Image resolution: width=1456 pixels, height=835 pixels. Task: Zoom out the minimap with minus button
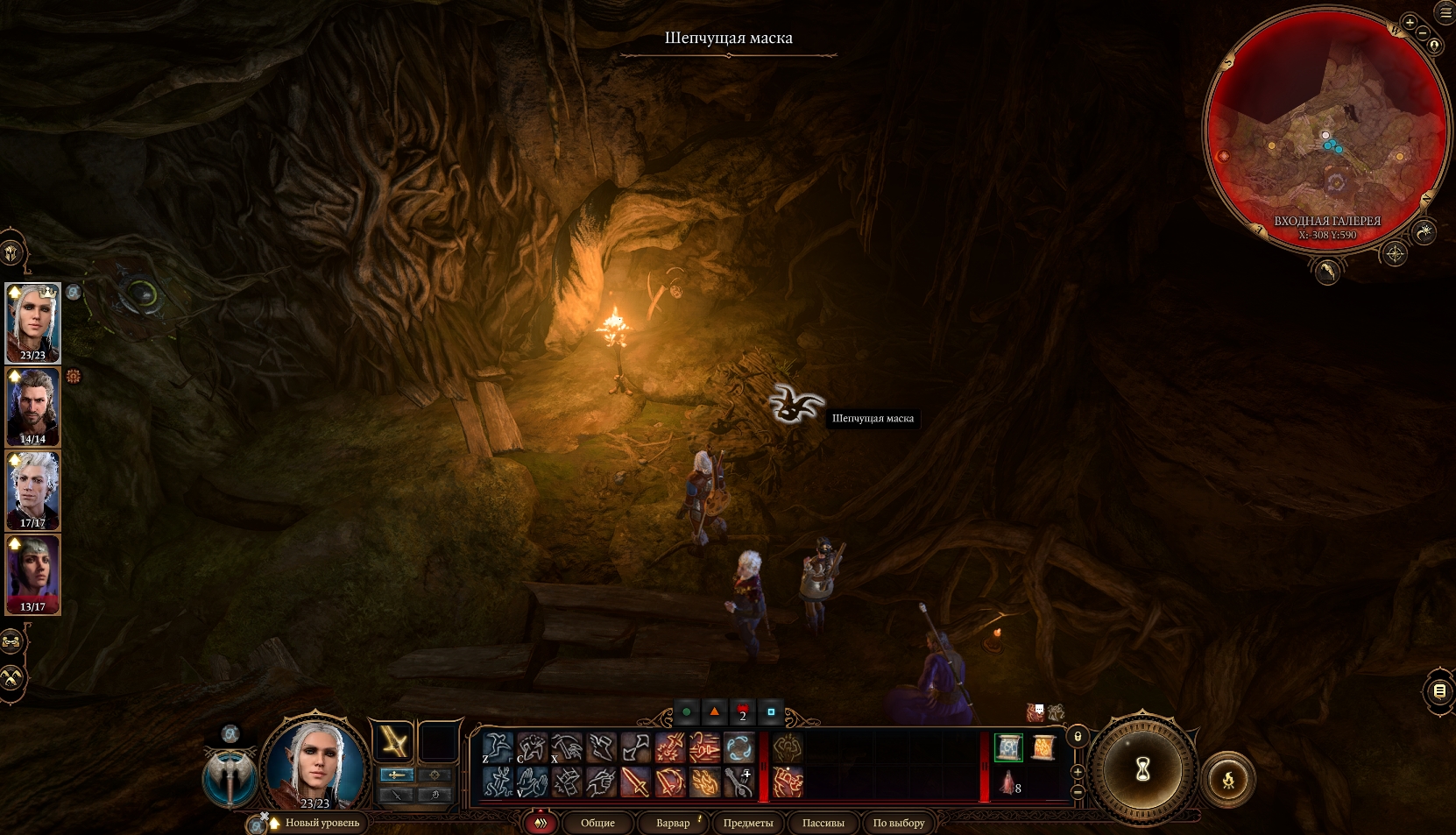[x=1424, y=33]
